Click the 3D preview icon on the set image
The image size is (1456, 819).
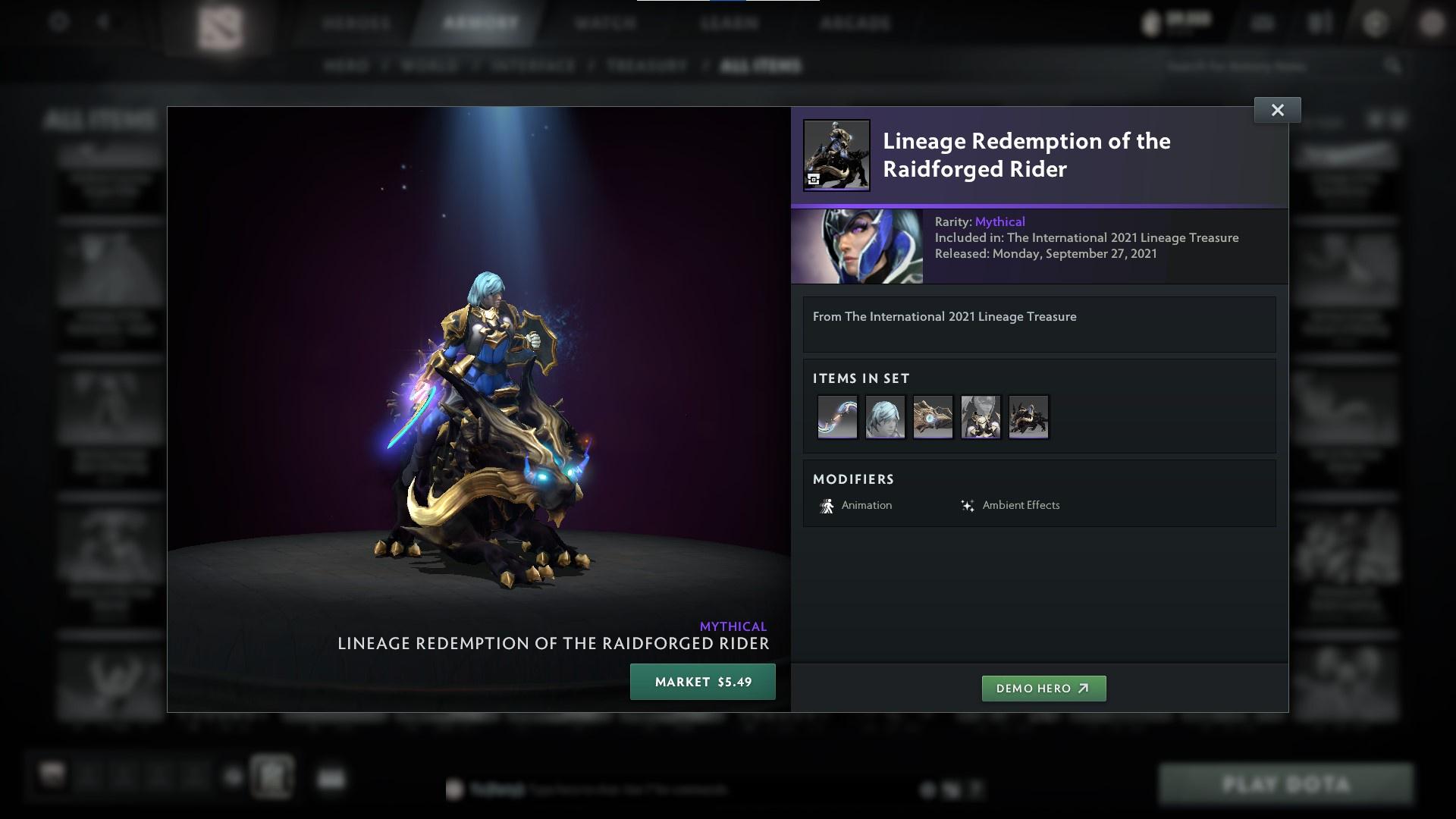pyautogui.click(x=814, y=177)
